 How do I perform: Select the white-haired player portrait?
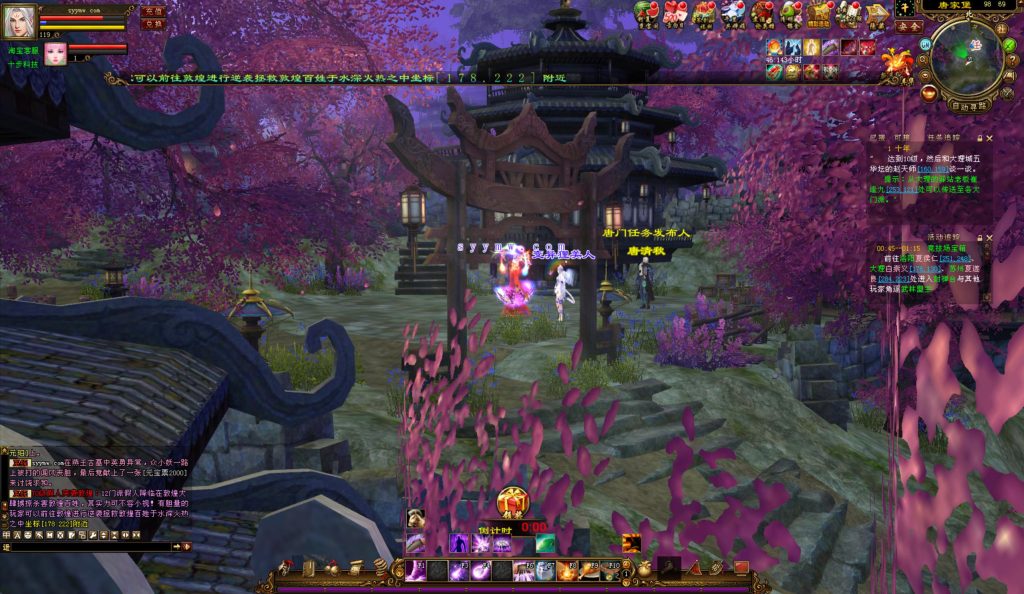tap(21, 20)
